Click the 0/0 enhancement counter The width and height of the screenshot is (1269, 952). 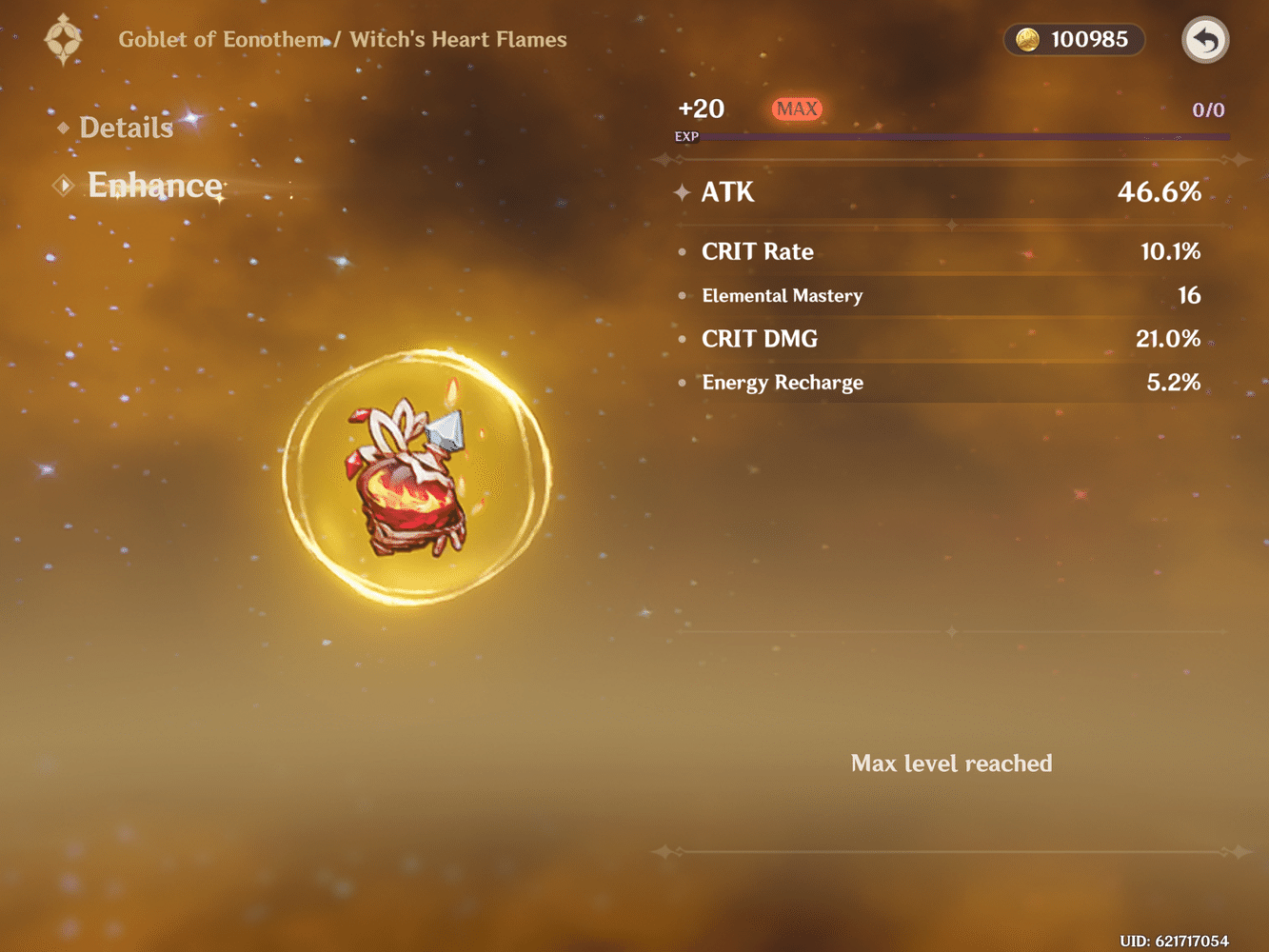tap(1209, 109)
